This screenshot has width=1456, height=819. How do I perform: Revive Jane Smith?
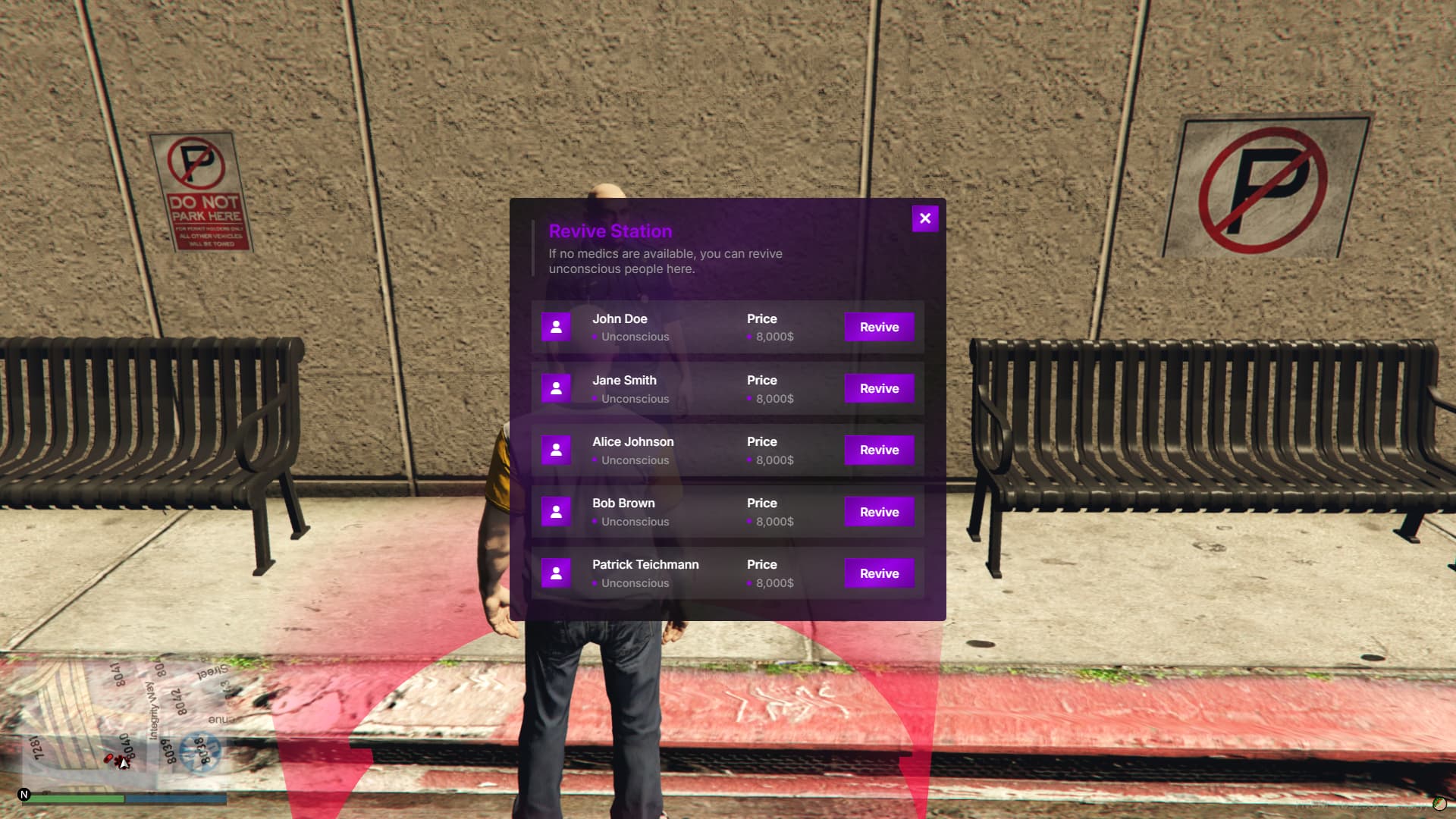(x=878, y=388)
